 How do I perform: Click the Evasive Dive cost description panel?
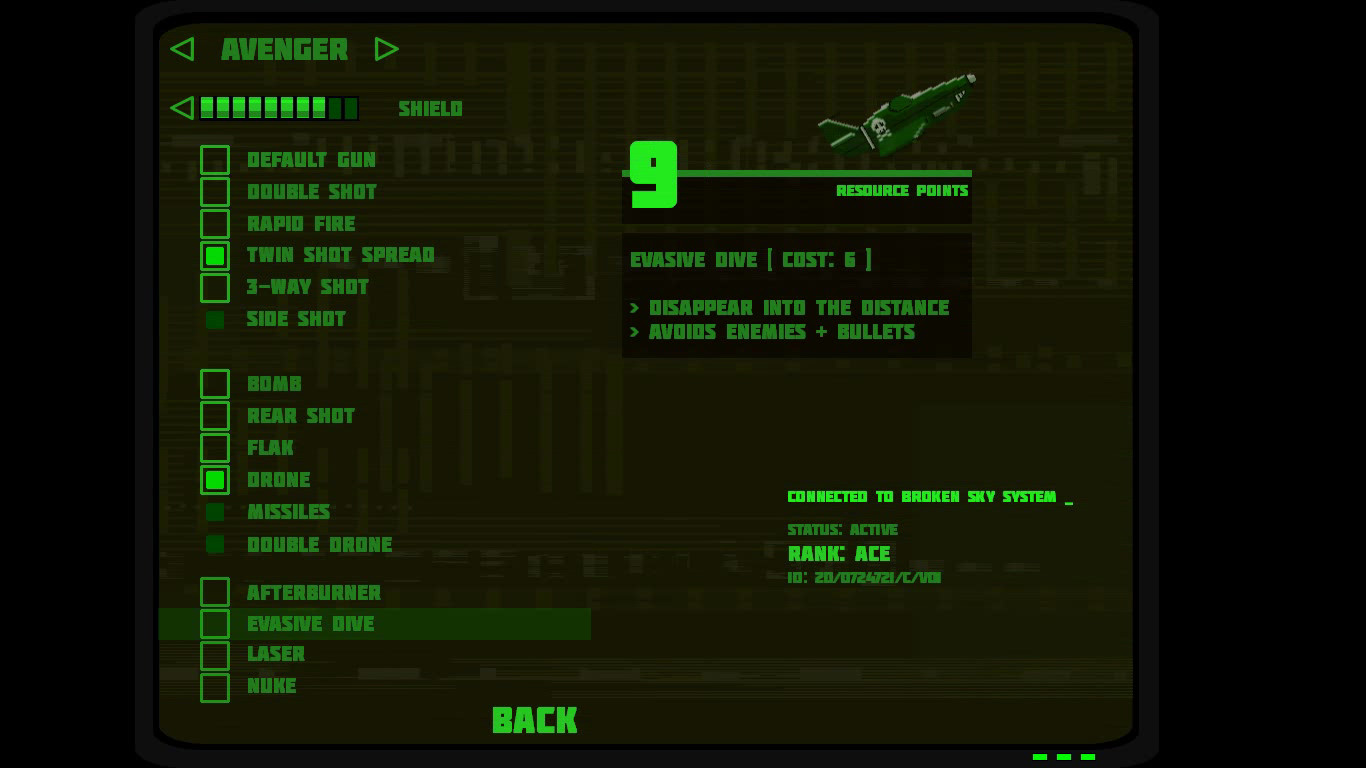[x=797, y=294]
